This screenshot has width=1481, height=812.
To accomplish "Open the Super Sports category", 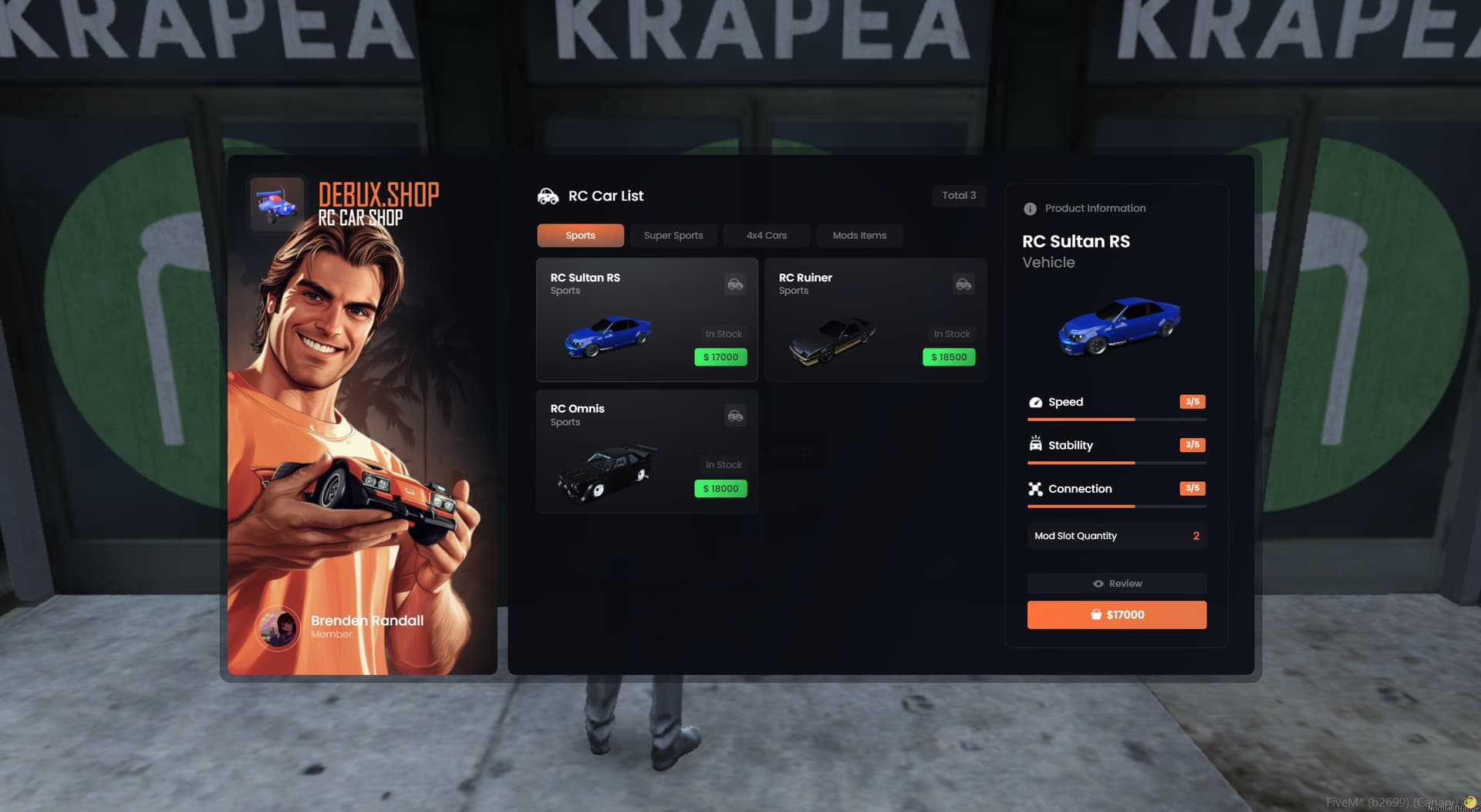I will [673, 235].
